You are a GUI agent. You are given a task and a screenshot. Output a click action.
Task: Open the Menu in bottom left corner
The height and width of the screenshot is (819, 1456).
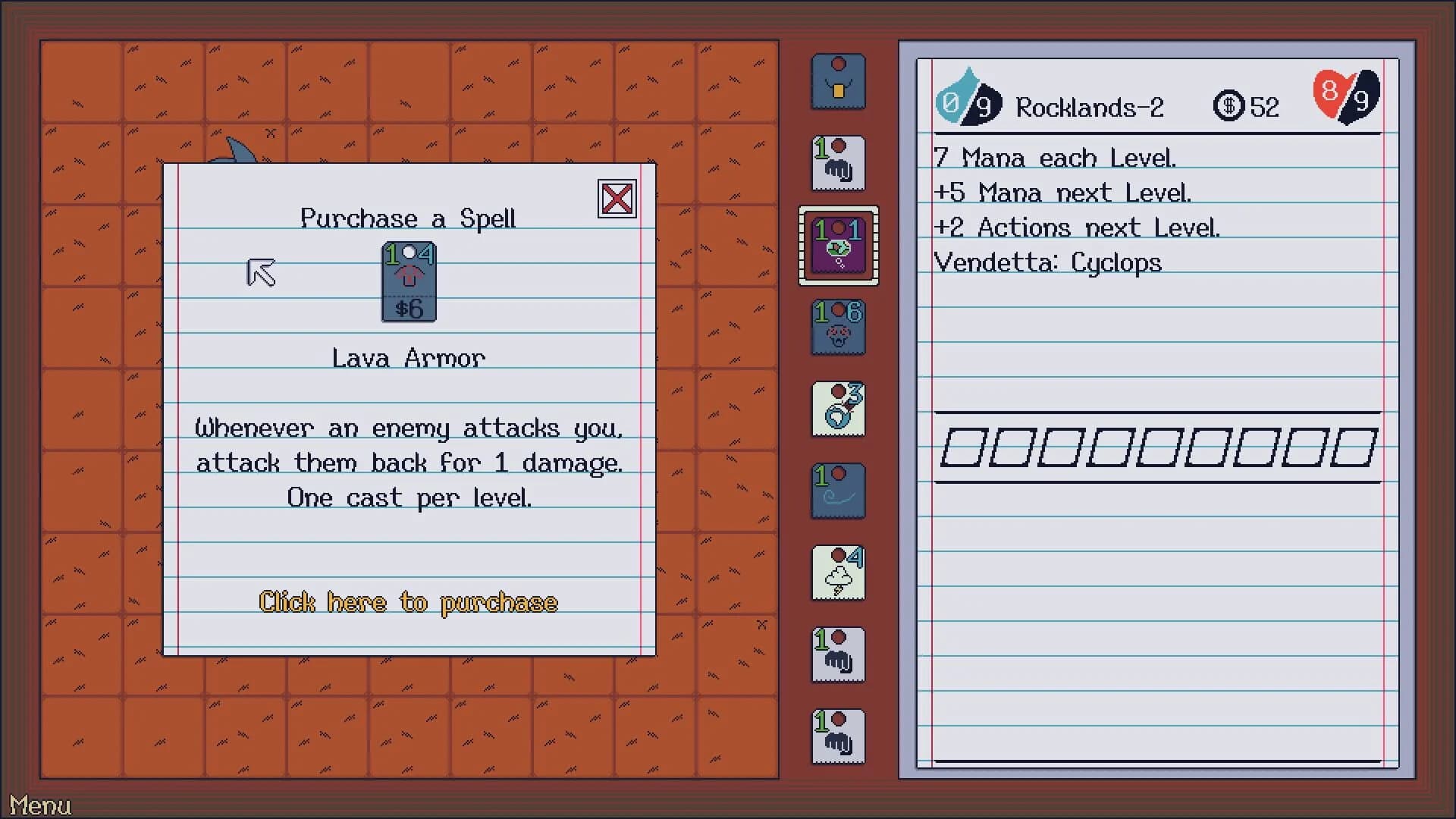click(x=42, y=805)
